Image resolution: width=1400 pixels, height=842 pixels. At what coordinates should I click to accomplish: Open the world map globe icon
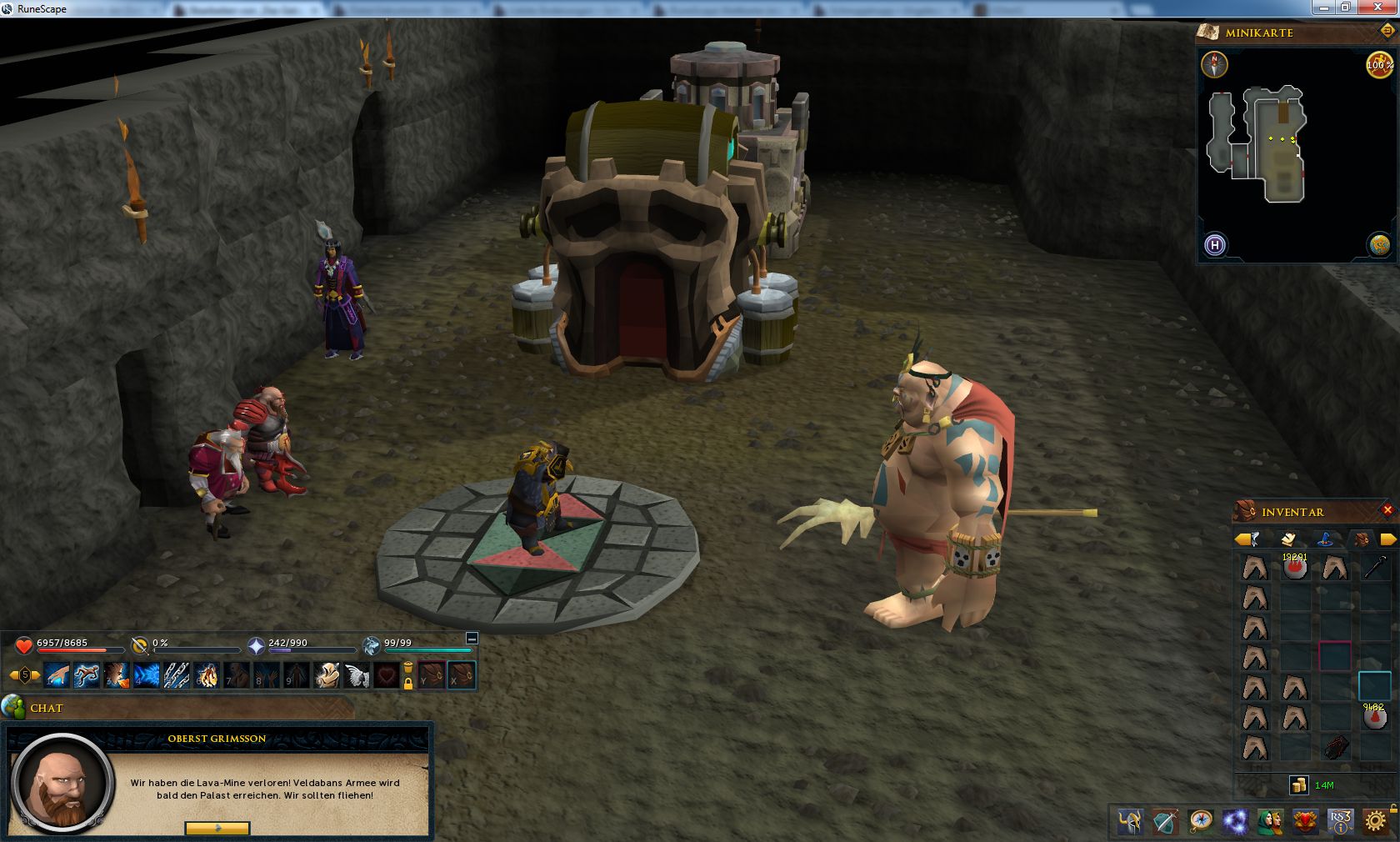[x=1379, y=244]
